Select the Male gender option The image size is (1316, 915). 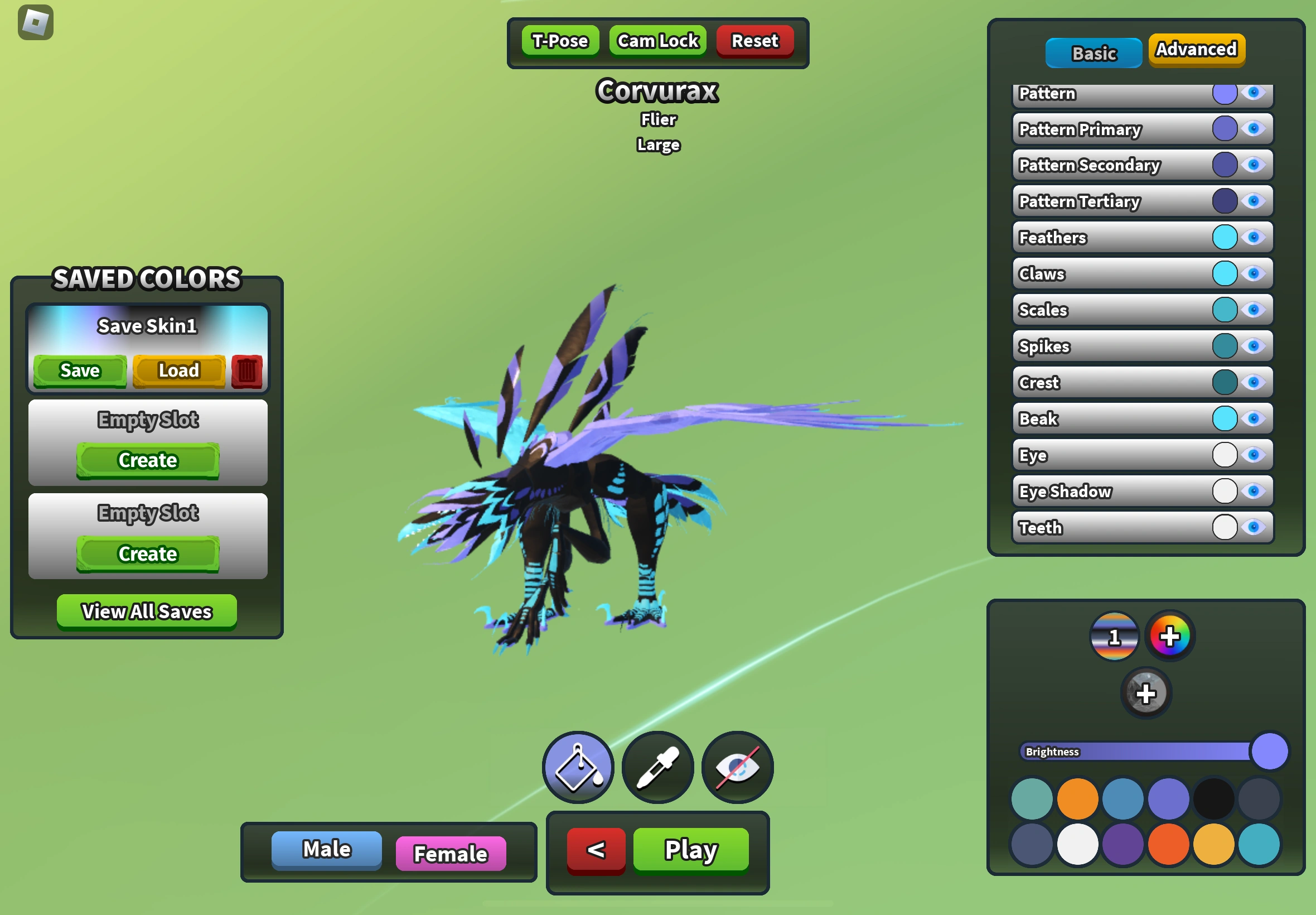(x=326, y=850)
